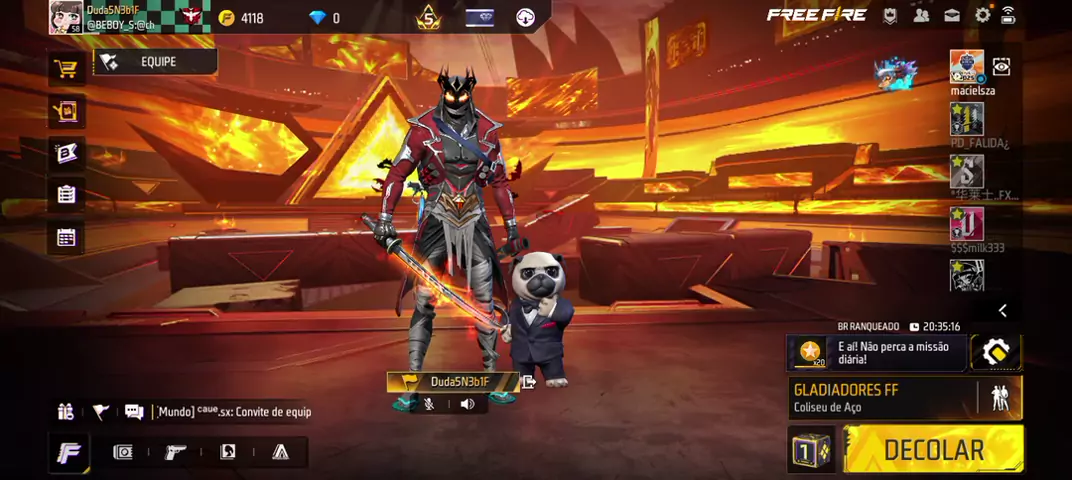This screenshot has width=1072, height=480.
Task: Start the match with DECOLAR
Action: (933, 449)
